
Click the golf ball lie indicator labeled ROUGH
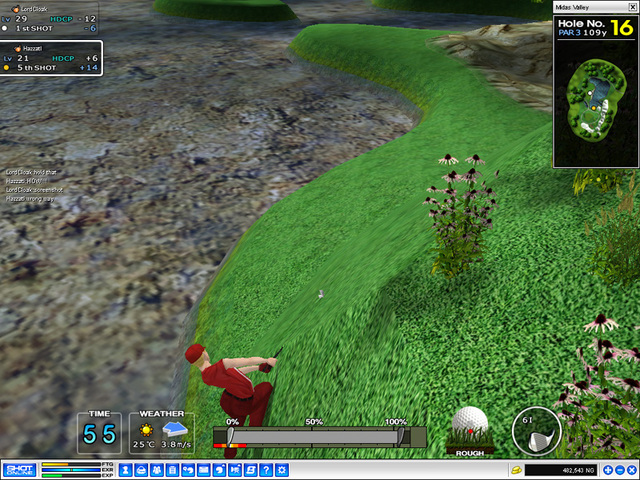(x=470, y=430)
